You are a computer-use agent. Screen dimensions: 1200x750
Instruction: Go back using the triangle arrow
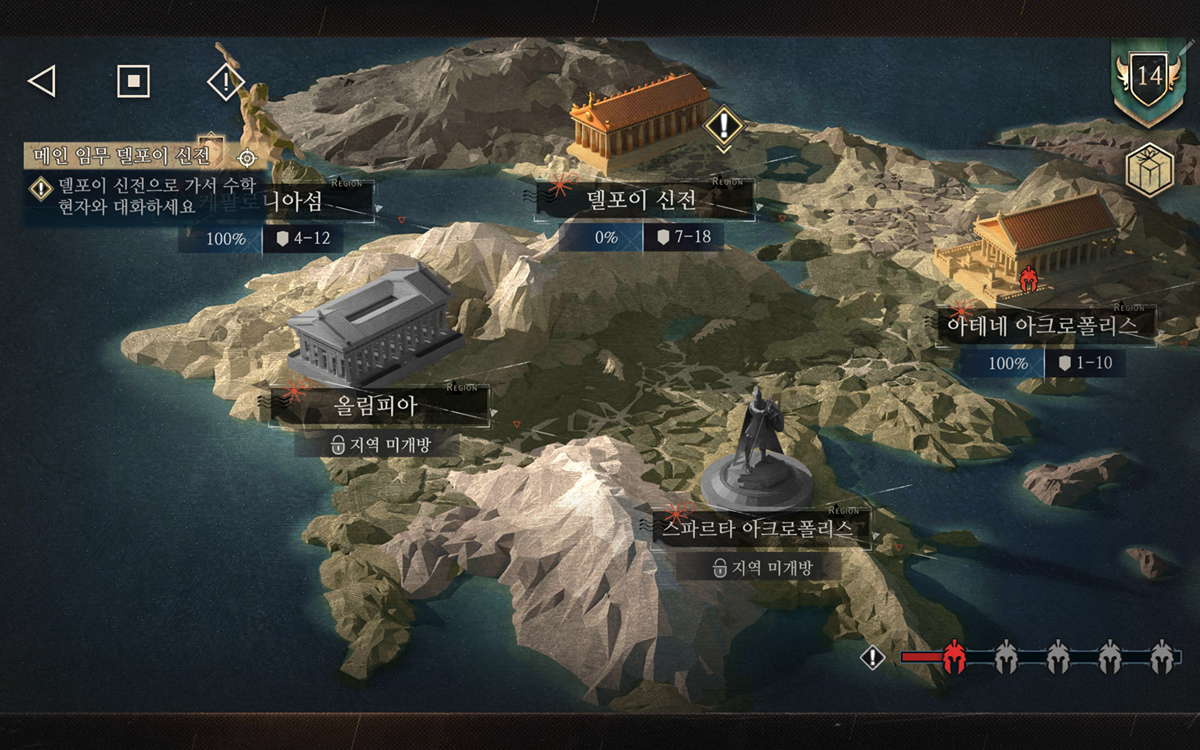click(41, 81)
